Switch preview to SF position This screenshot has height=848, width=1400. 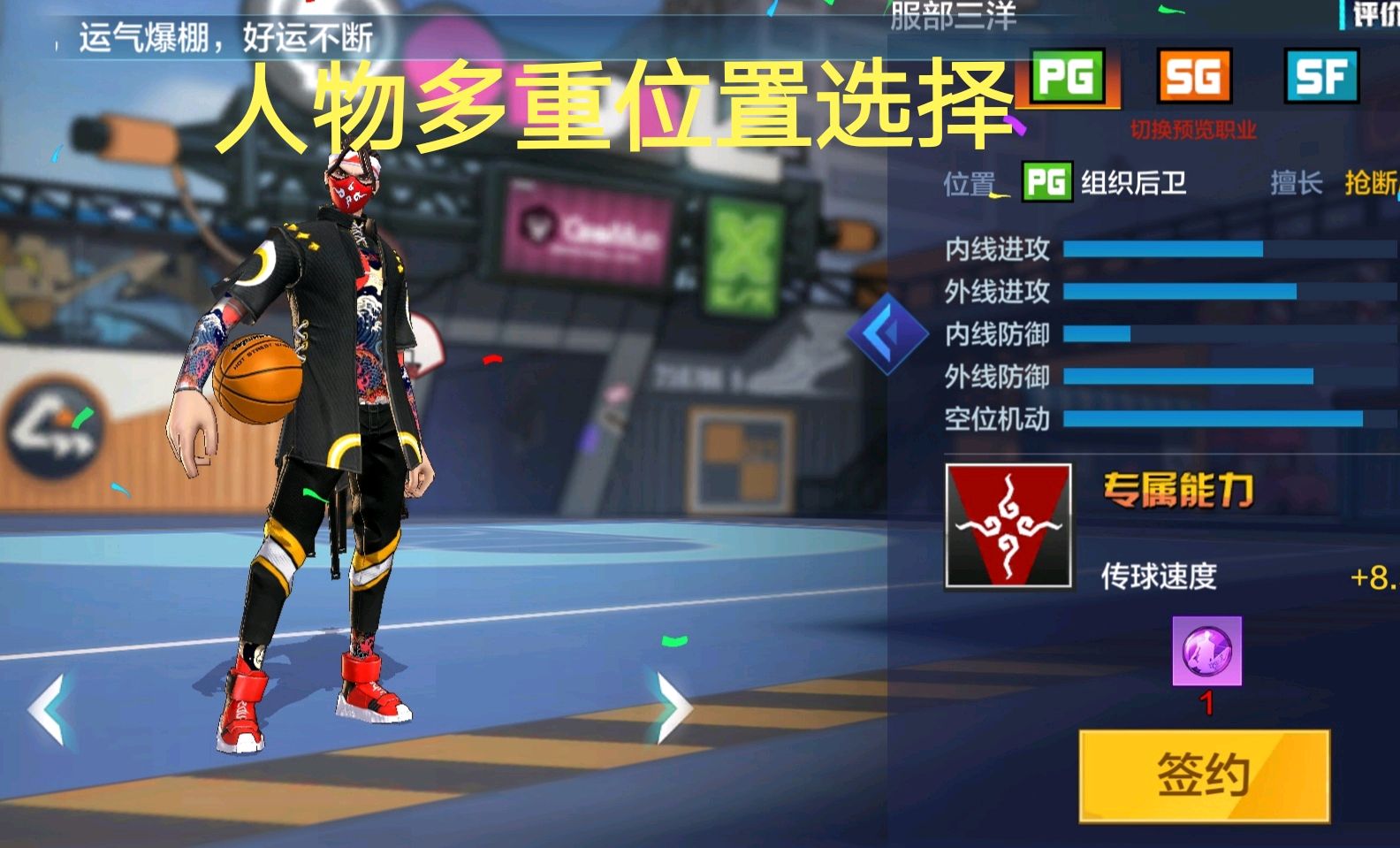tap(1321, 78)
